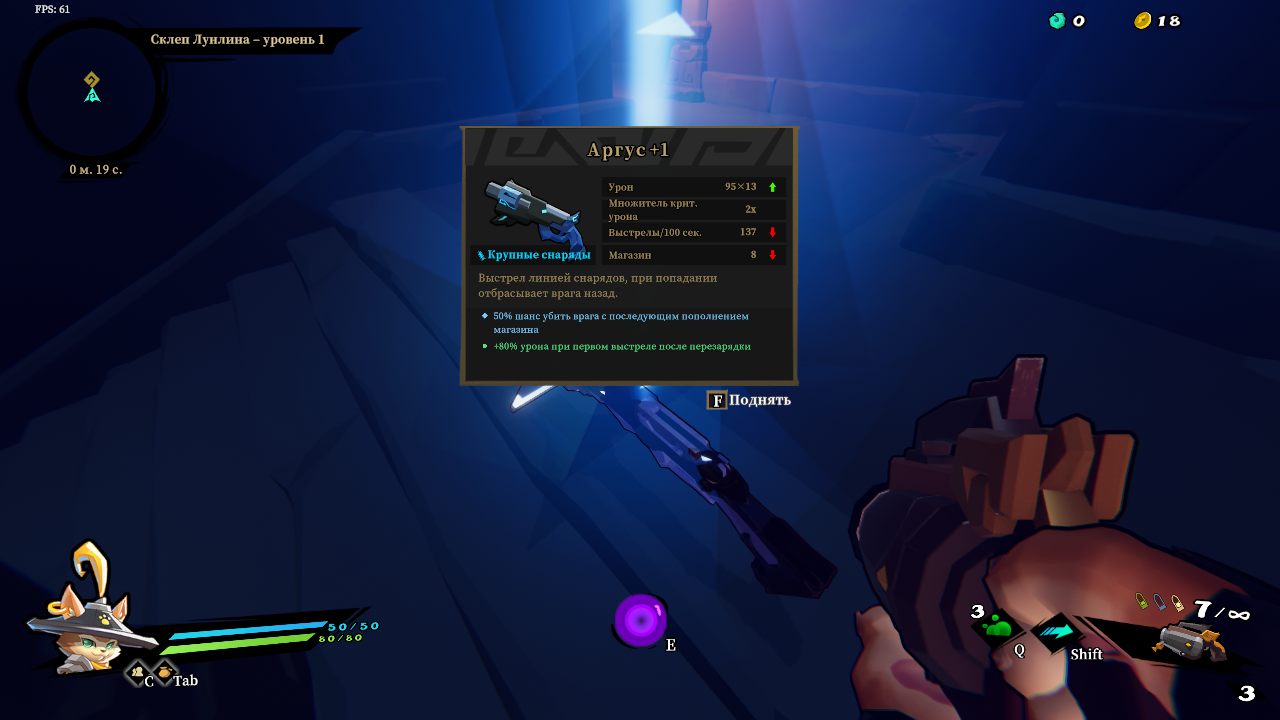1280x720 pixels.
Task: Click the teal soul essence icon
Action: (1057, 21)
